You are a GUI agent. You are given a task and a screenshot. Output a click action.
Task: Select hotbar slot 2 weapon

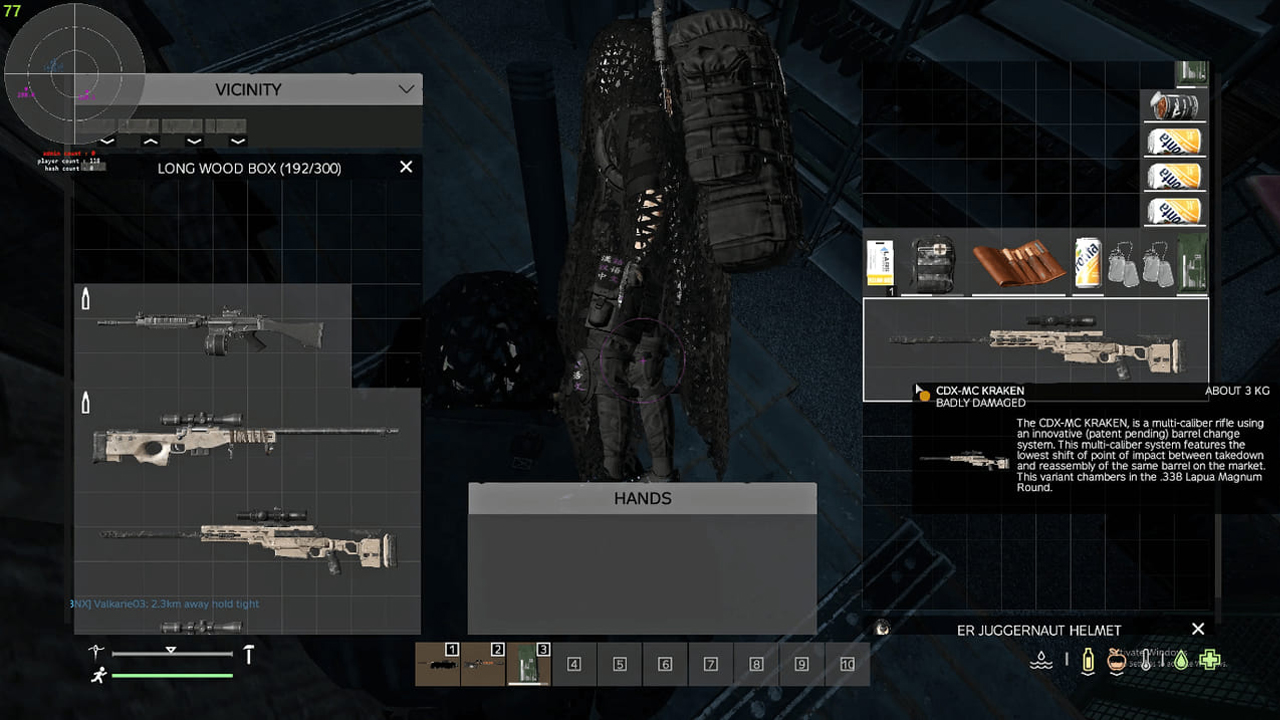click(483, 664)
